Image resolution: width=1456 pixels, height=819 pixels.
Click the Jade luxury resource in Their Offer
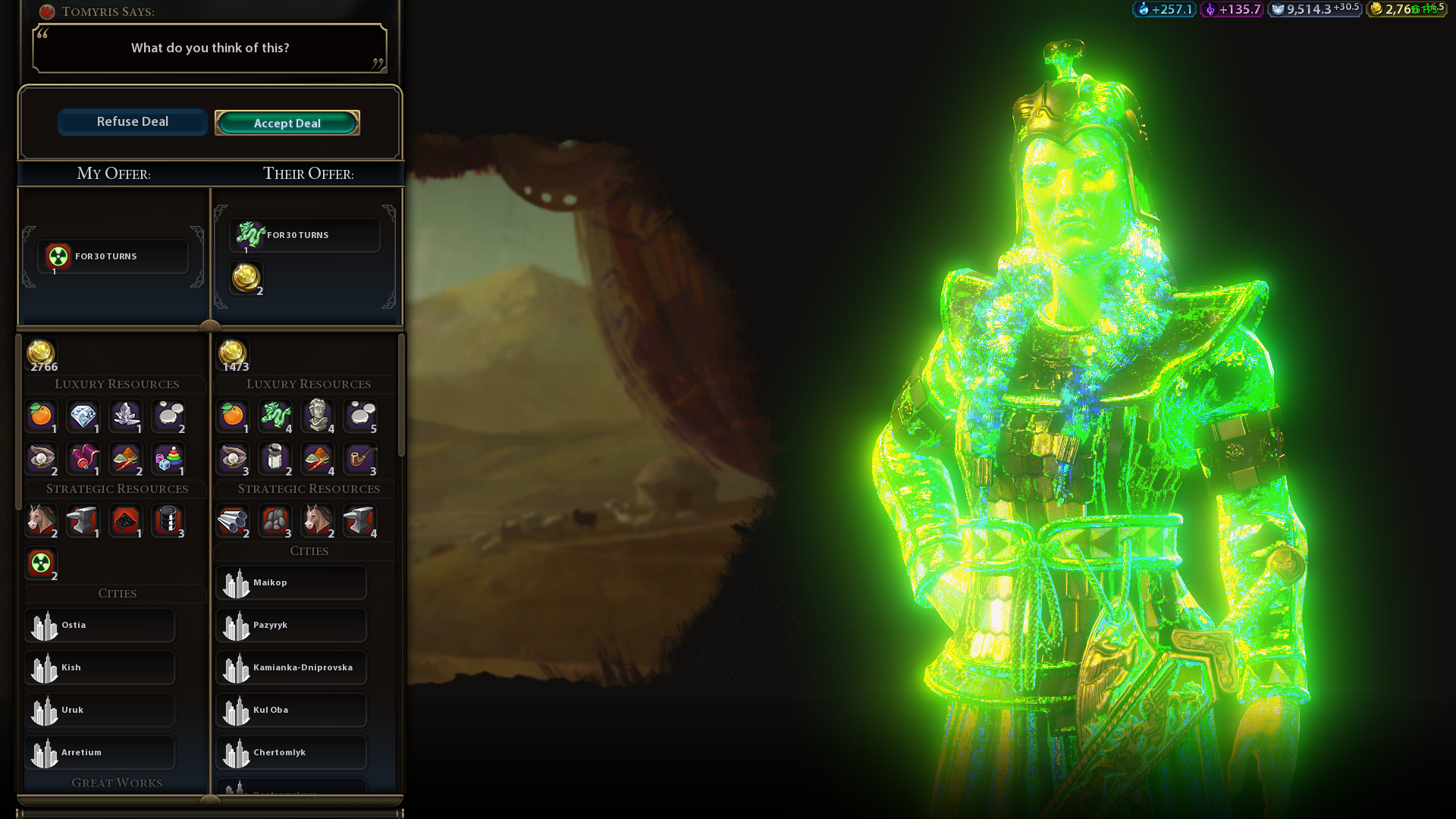coord(276,416)
